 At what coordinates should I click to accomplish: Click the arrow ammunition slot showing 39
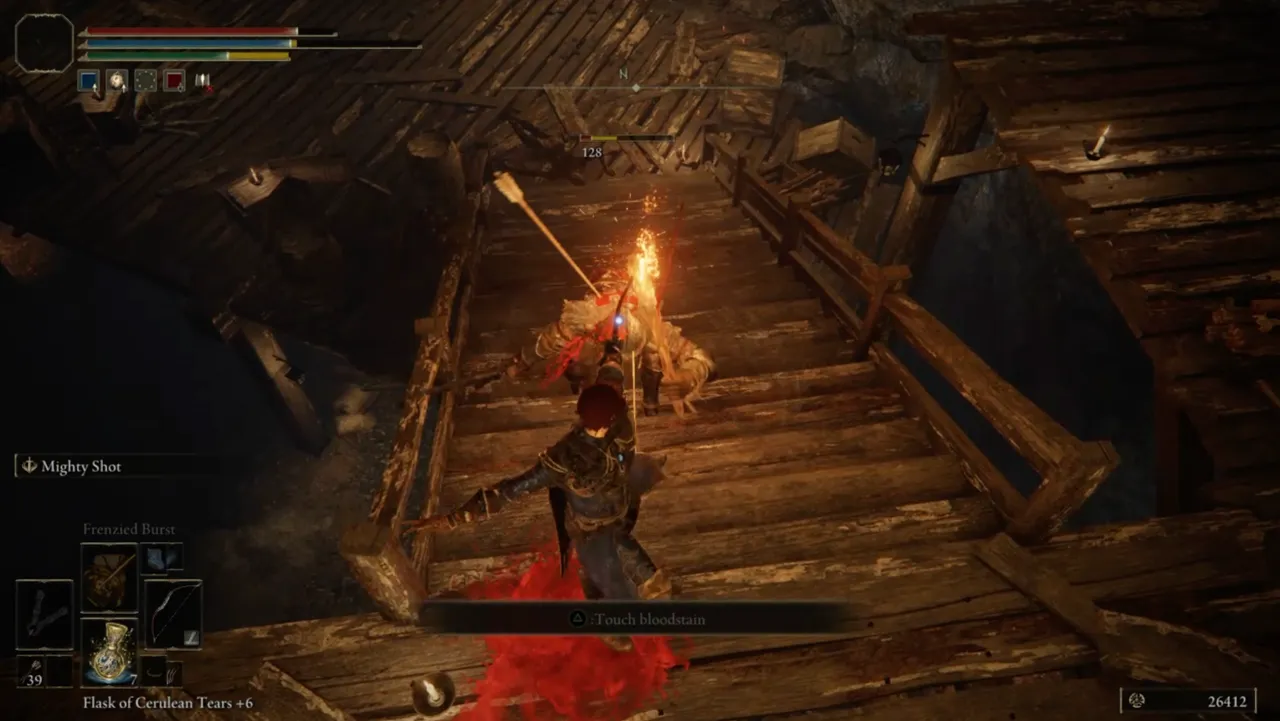tap(30, 671)
